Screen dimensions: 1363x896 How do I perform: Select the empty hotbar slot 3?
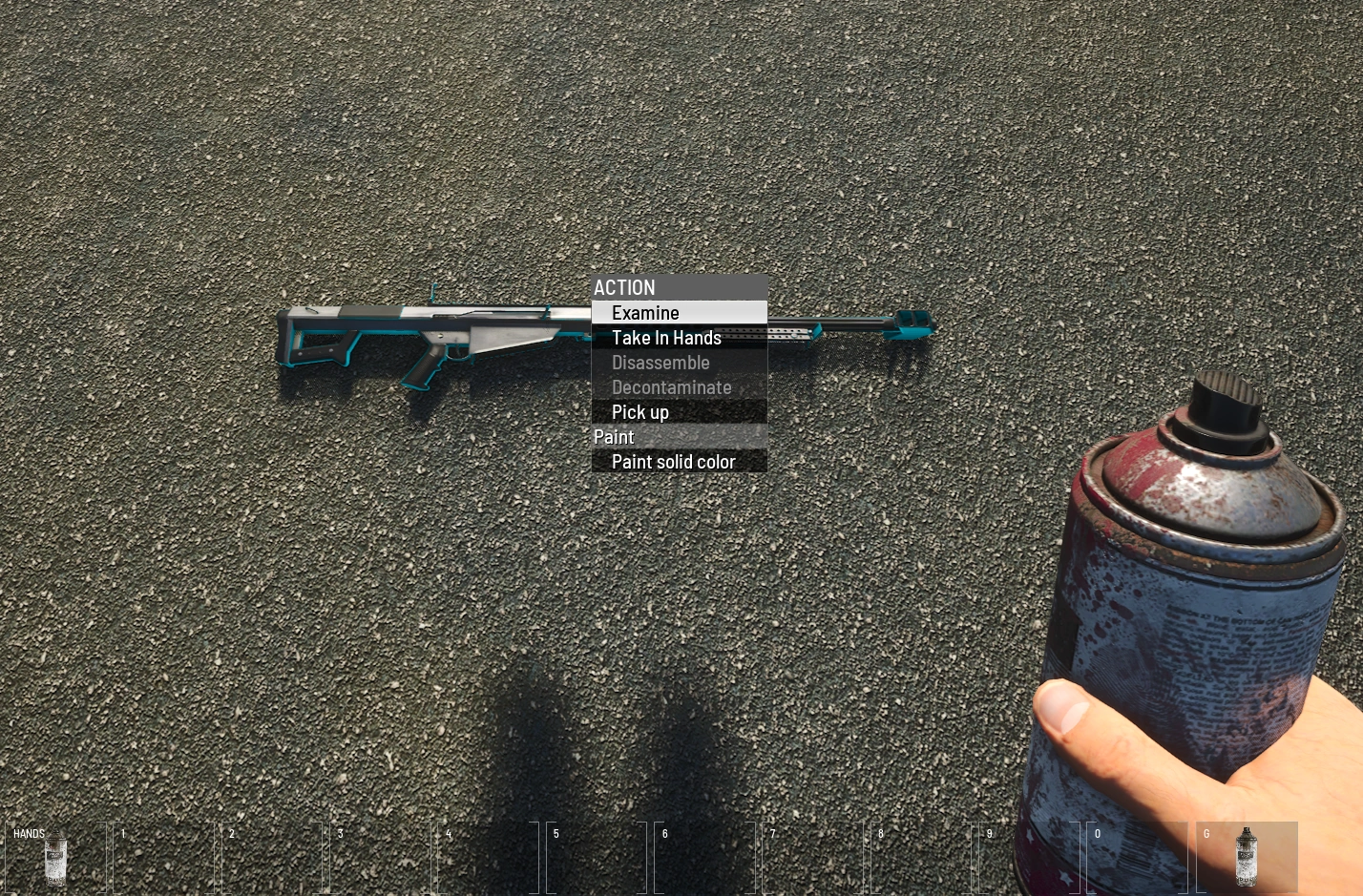tap(380, 857)
